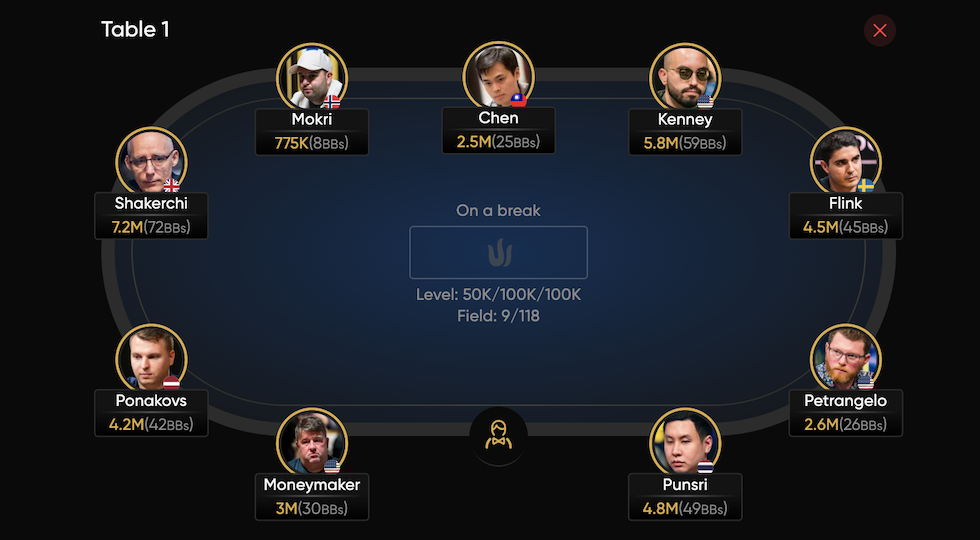
Task: Select Shakerchi's seat avatar
Action: coord(151,161)
